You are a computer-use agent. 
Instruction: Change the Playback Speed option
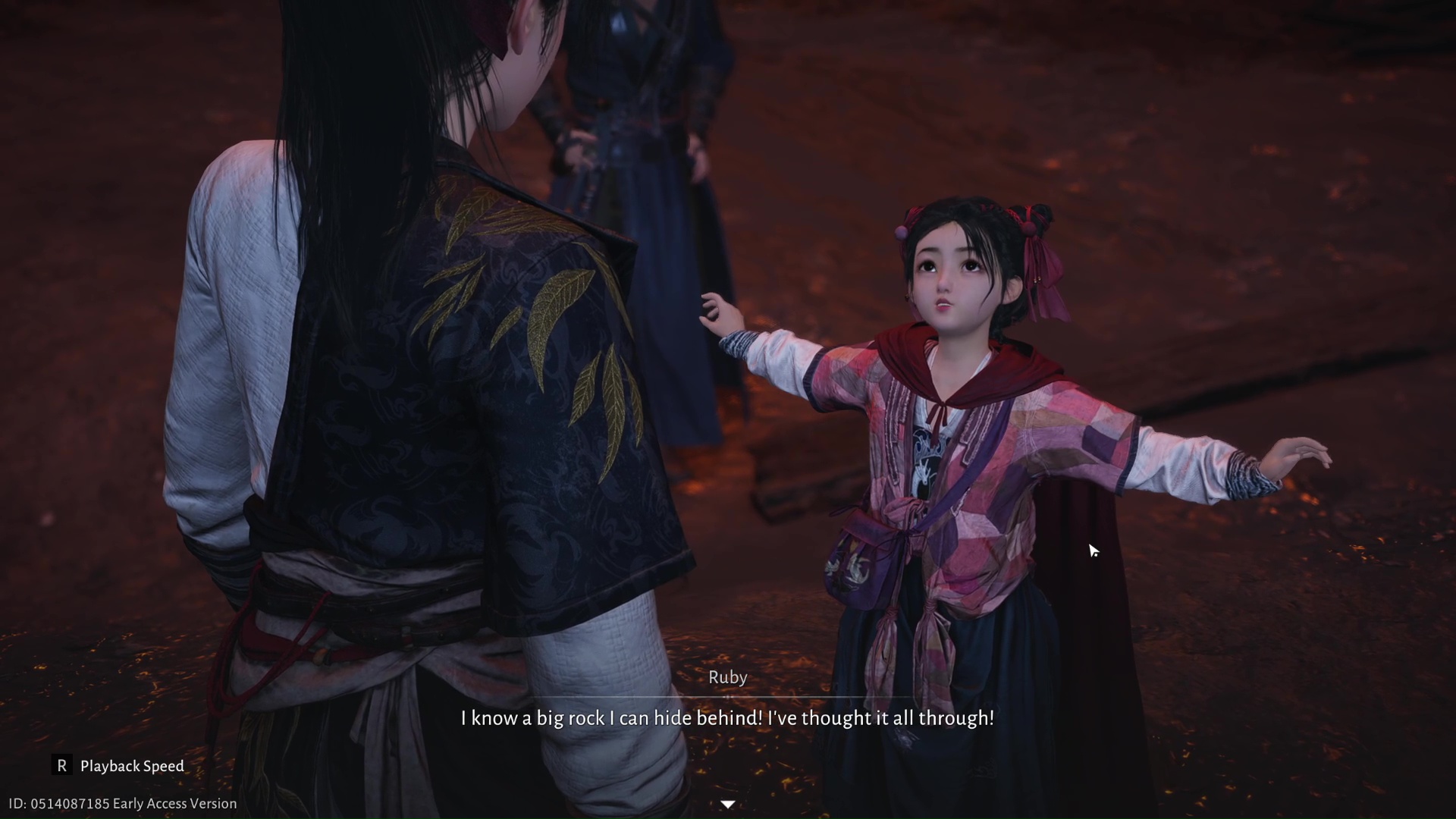tap(118, 766)
